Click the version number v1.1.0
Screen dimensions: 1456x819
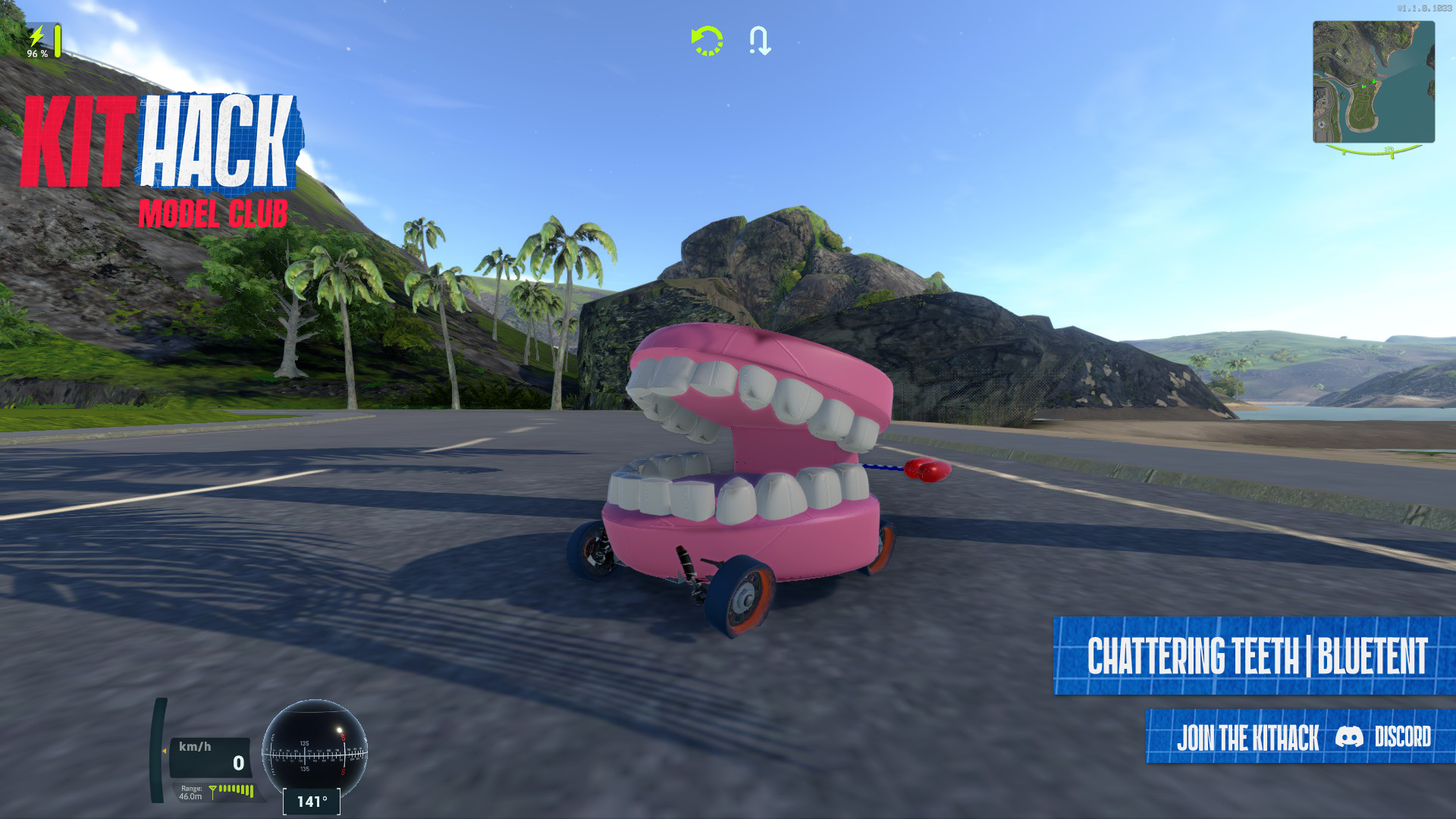click(1424, 8)
